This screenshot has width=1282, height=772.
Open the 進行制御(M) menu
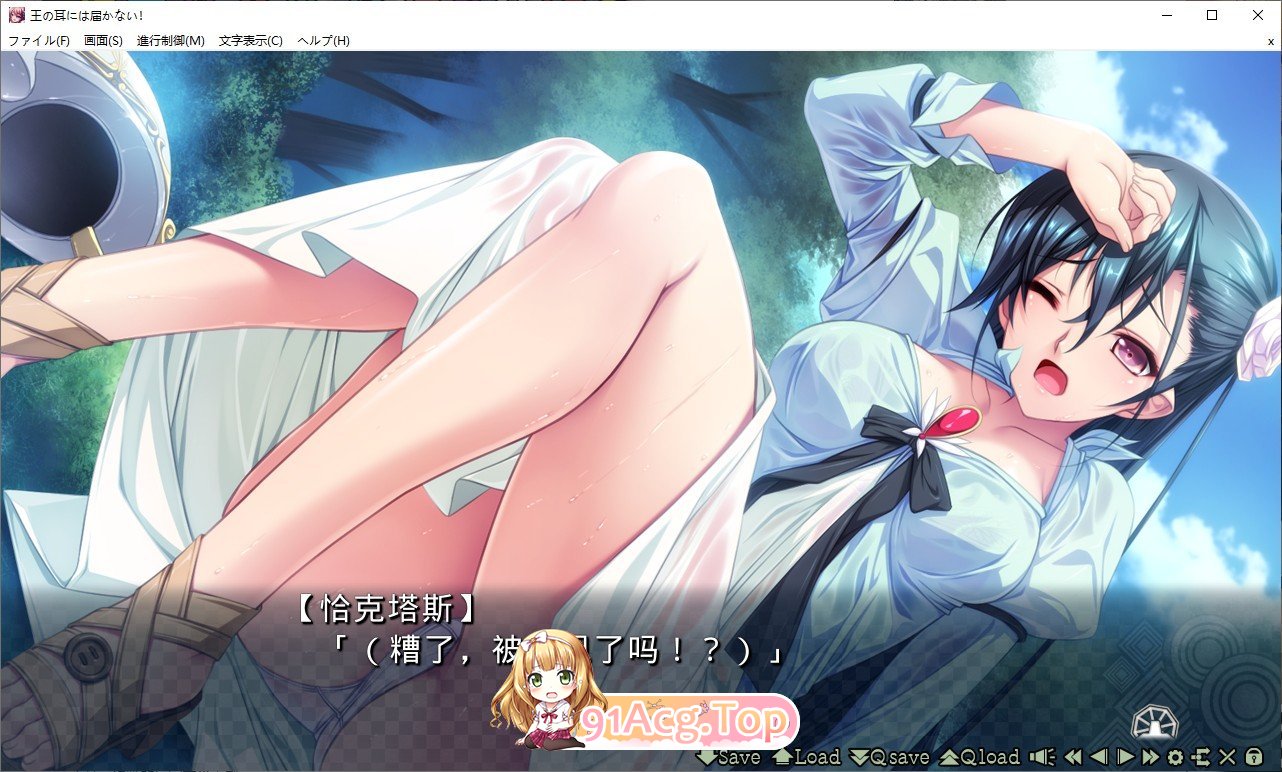(x=172, y=41)
